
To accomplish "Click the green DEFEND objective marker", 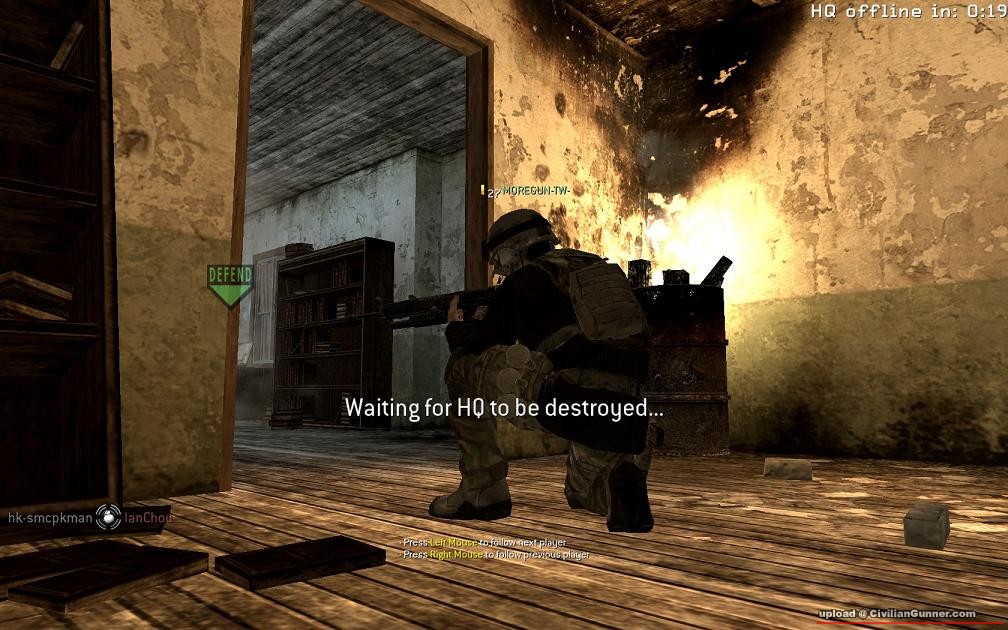I will [230, 284].
